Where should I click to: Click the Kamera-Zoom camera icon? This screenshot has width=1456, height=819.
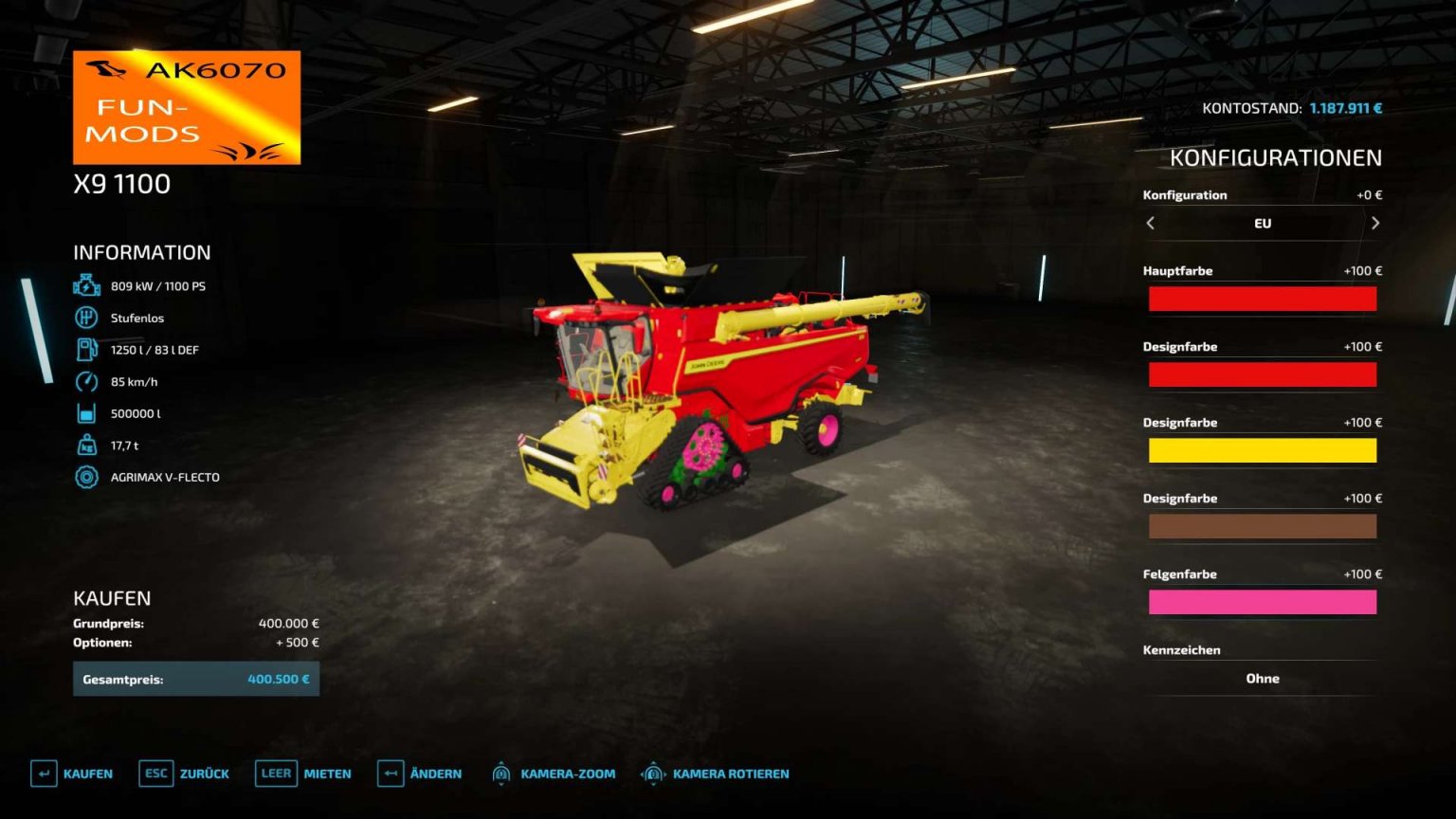coord(502,773)
